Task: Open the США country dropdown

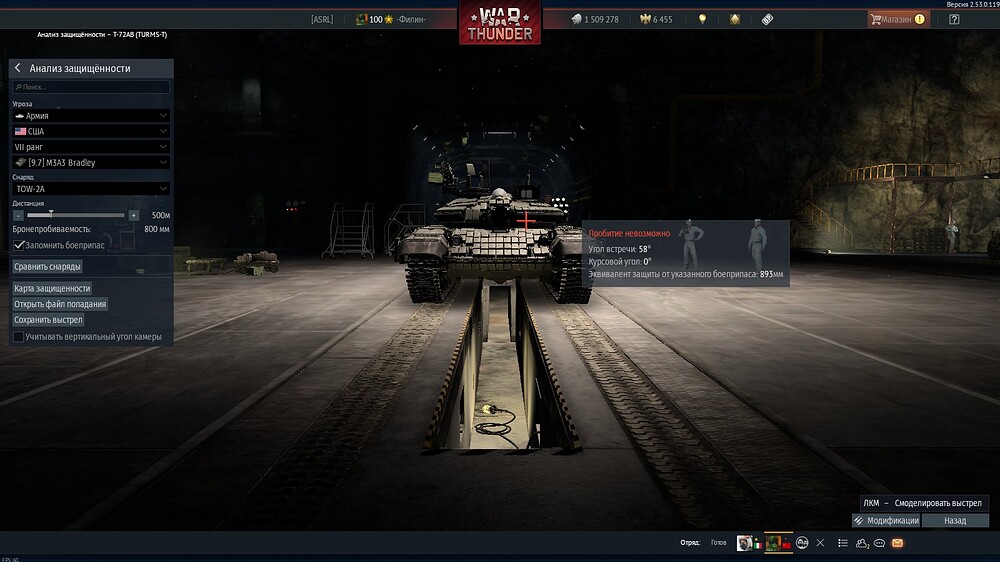Action: click(91, 131)
